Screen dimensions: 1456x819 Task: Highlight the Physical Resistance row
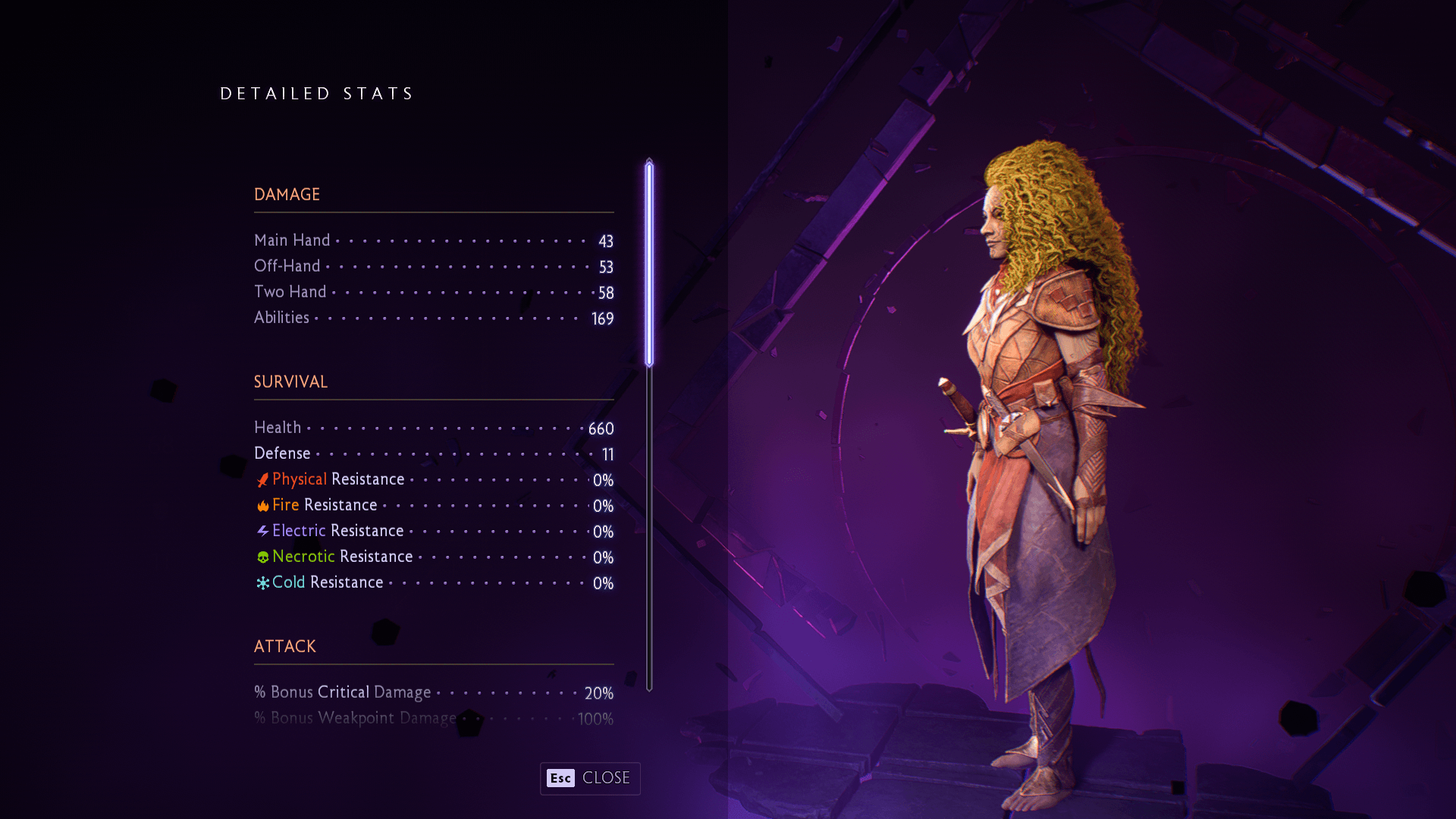tap(433, 479)
